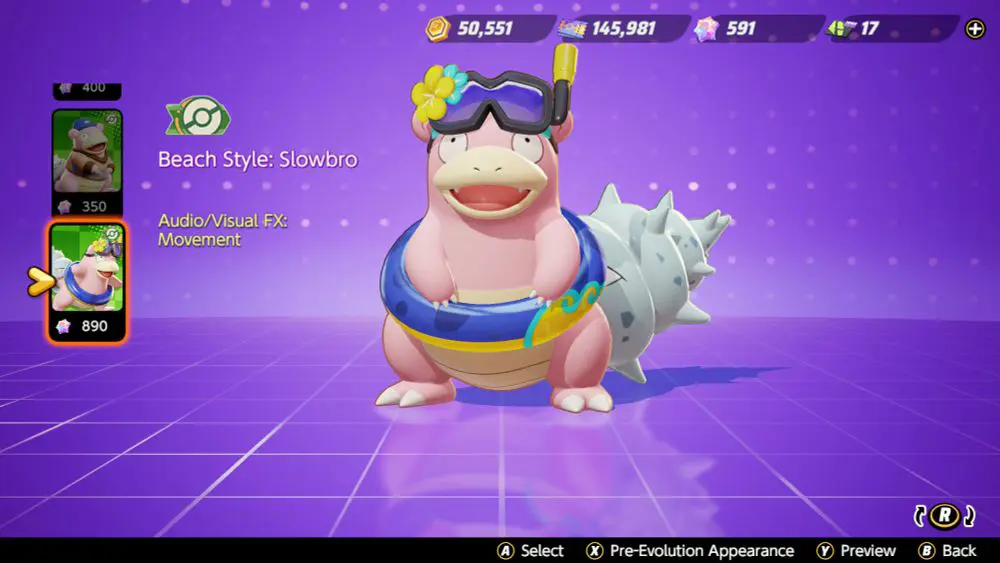
Task: Click the plus button to add currency
Action: (x=975, y=29)
